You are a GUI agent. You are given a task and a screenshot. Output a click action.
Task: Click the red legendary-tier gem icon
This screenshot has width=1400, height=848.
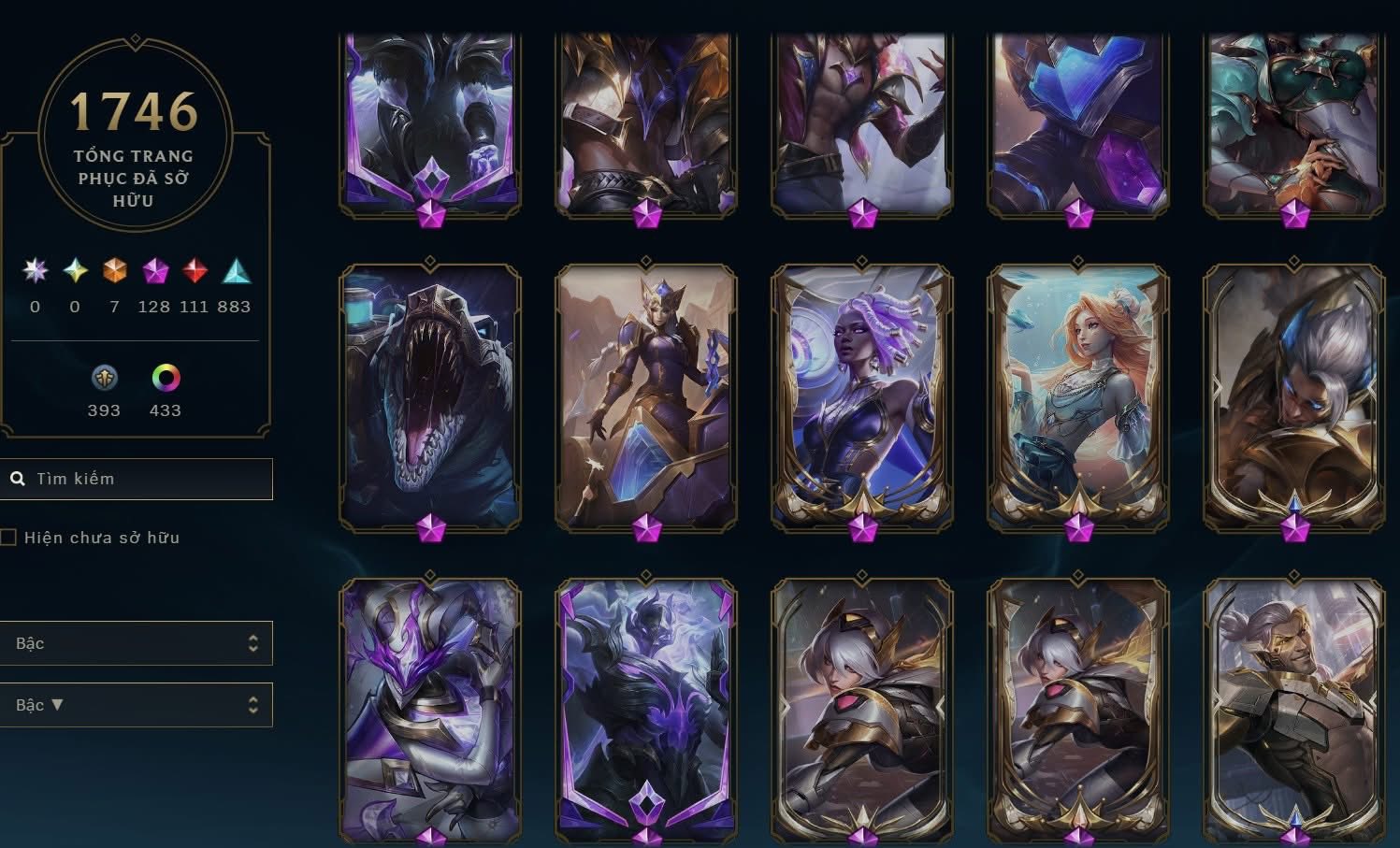click(x=195, y=271)
